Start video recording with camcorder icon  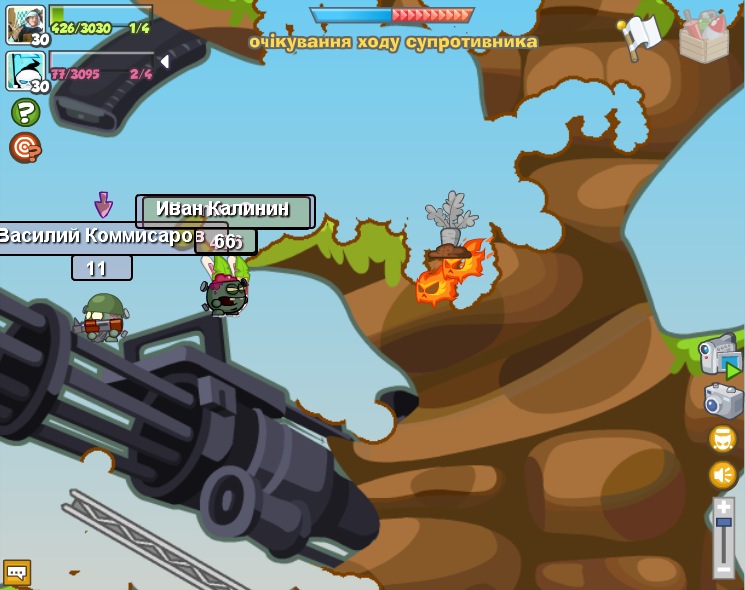pos(719,356)
